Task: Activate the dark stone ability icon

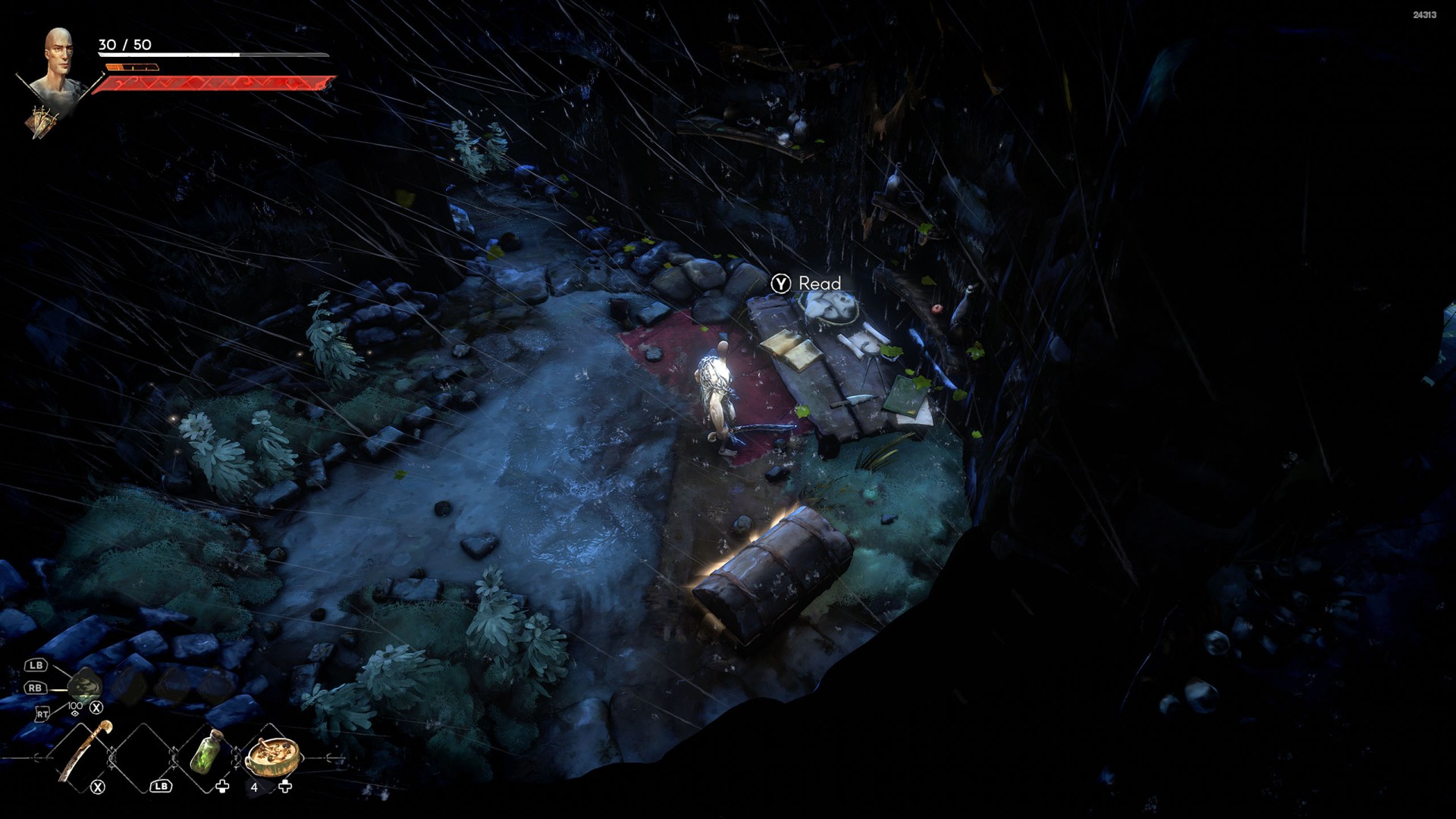Action: pyautogui.click(x=84, y=686)
